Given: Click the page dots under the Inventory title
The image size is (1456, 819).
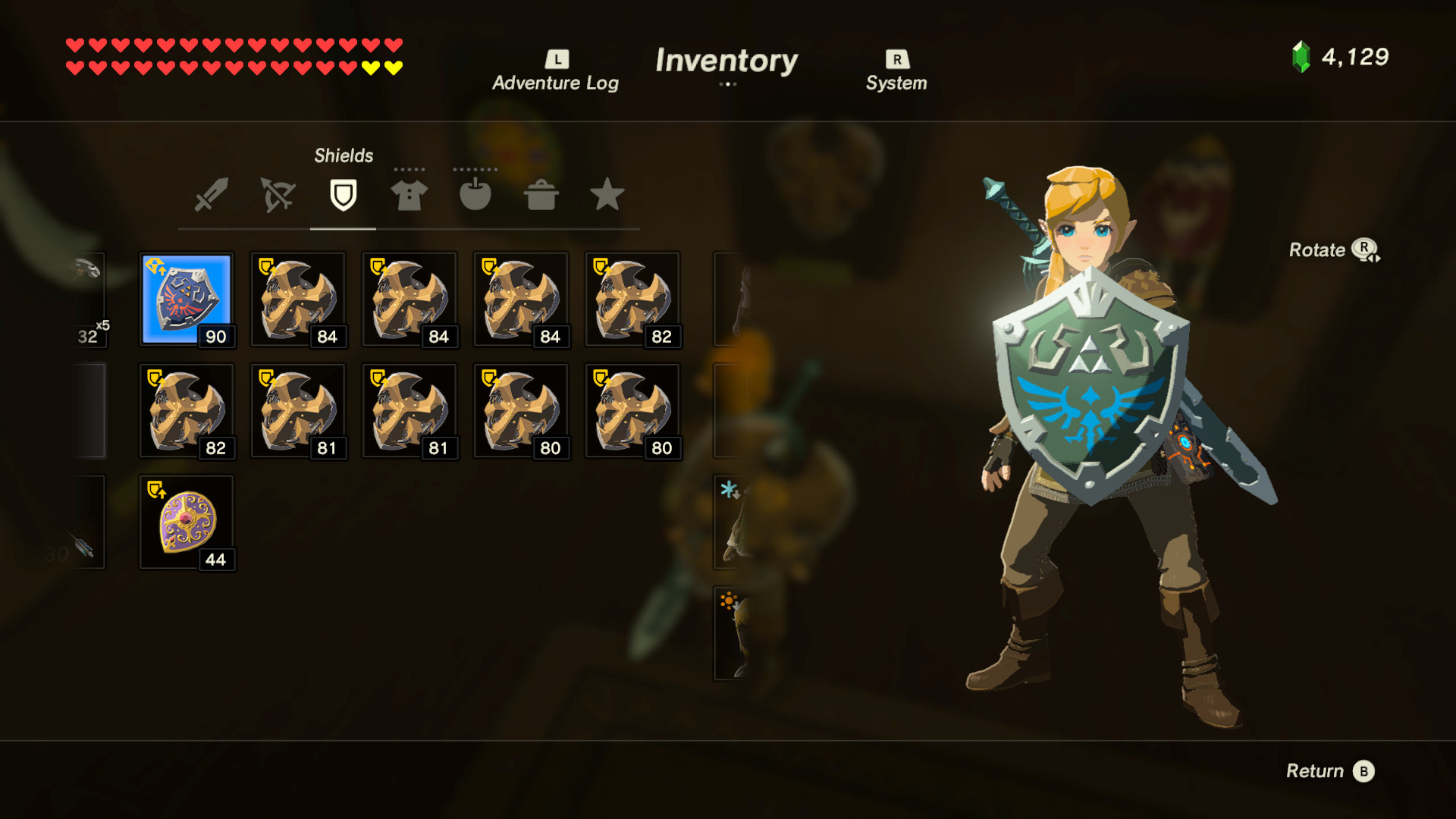Looking at the screenshot, I should 727,86.
